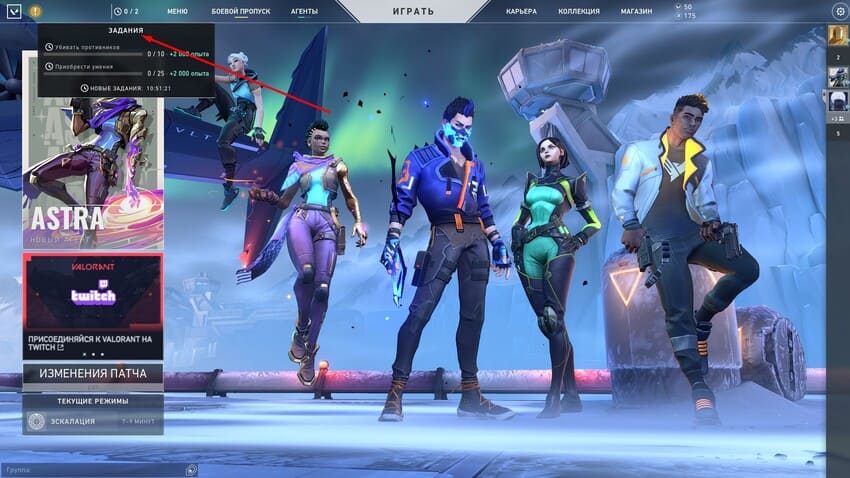Visit the МАГАЗИН store tab
The width and height of the screenshot is (850, 478).
[635, 11]
